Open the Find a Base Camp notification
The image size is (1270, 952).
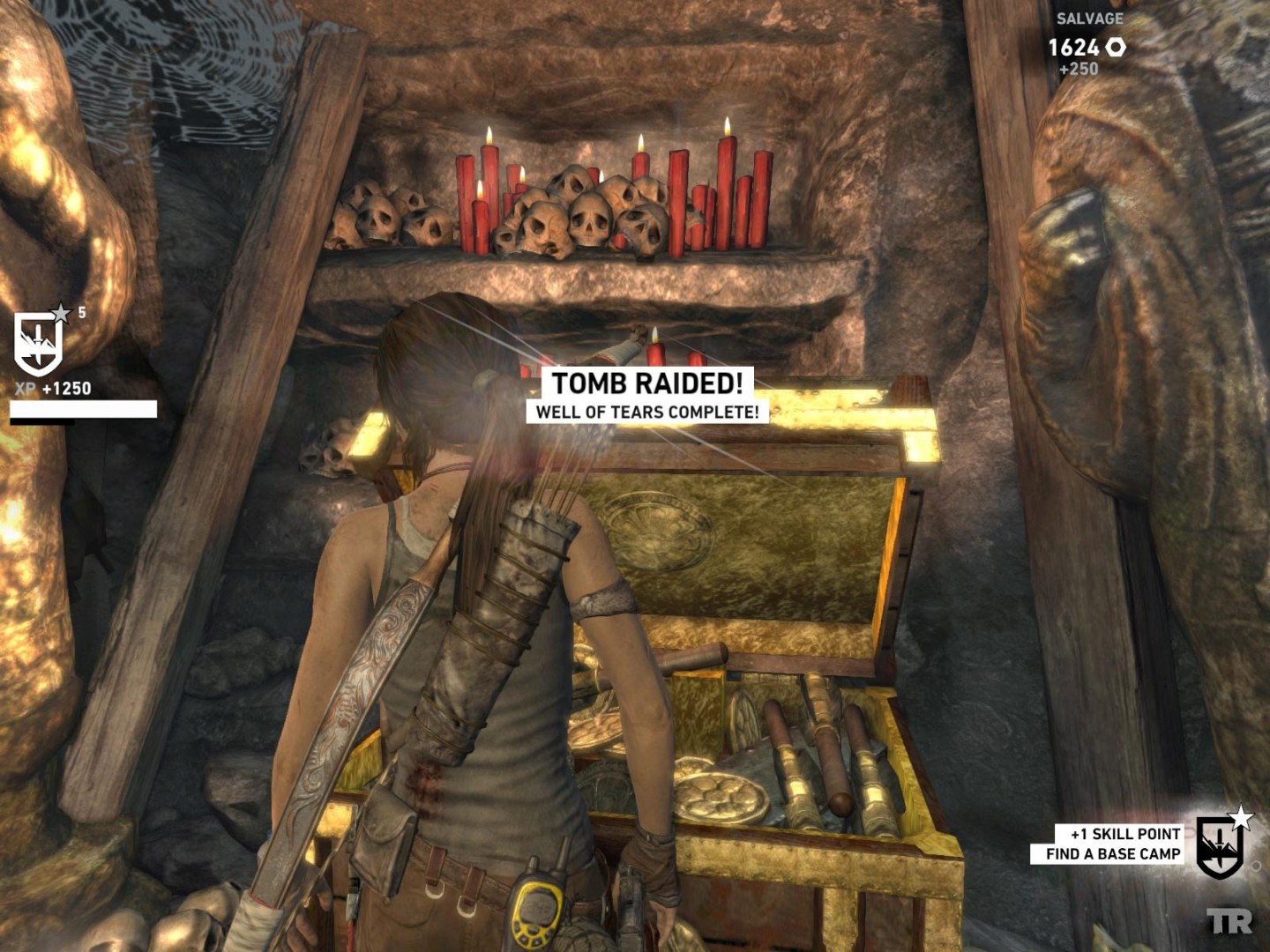[x=1112, y=854]
